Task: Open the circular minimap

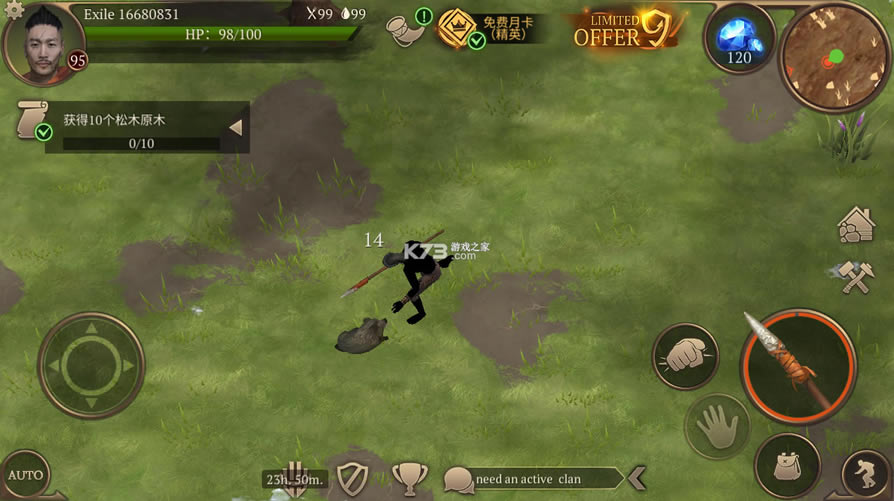Action: coord(834,55)
